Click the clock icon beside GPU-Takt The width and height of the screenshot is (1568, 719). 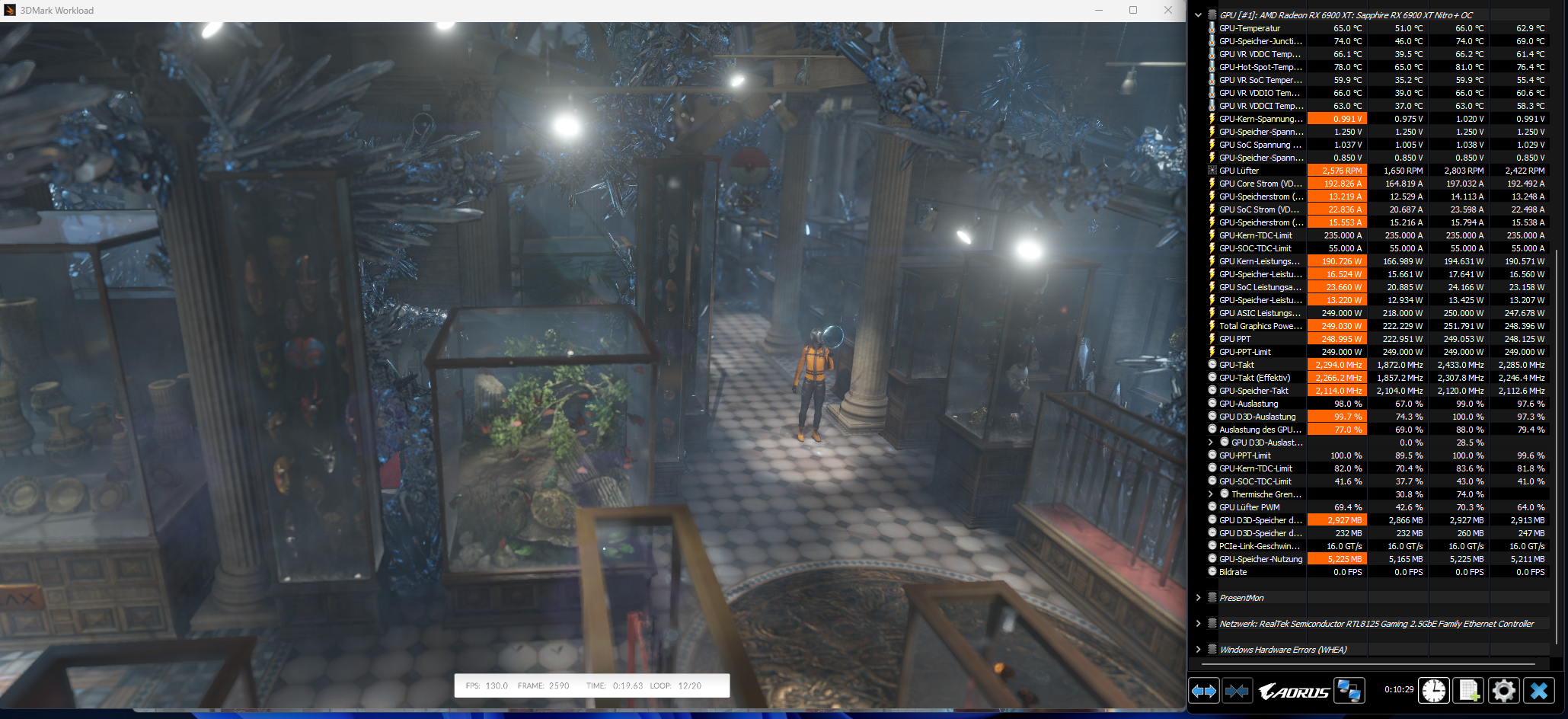1212,364
